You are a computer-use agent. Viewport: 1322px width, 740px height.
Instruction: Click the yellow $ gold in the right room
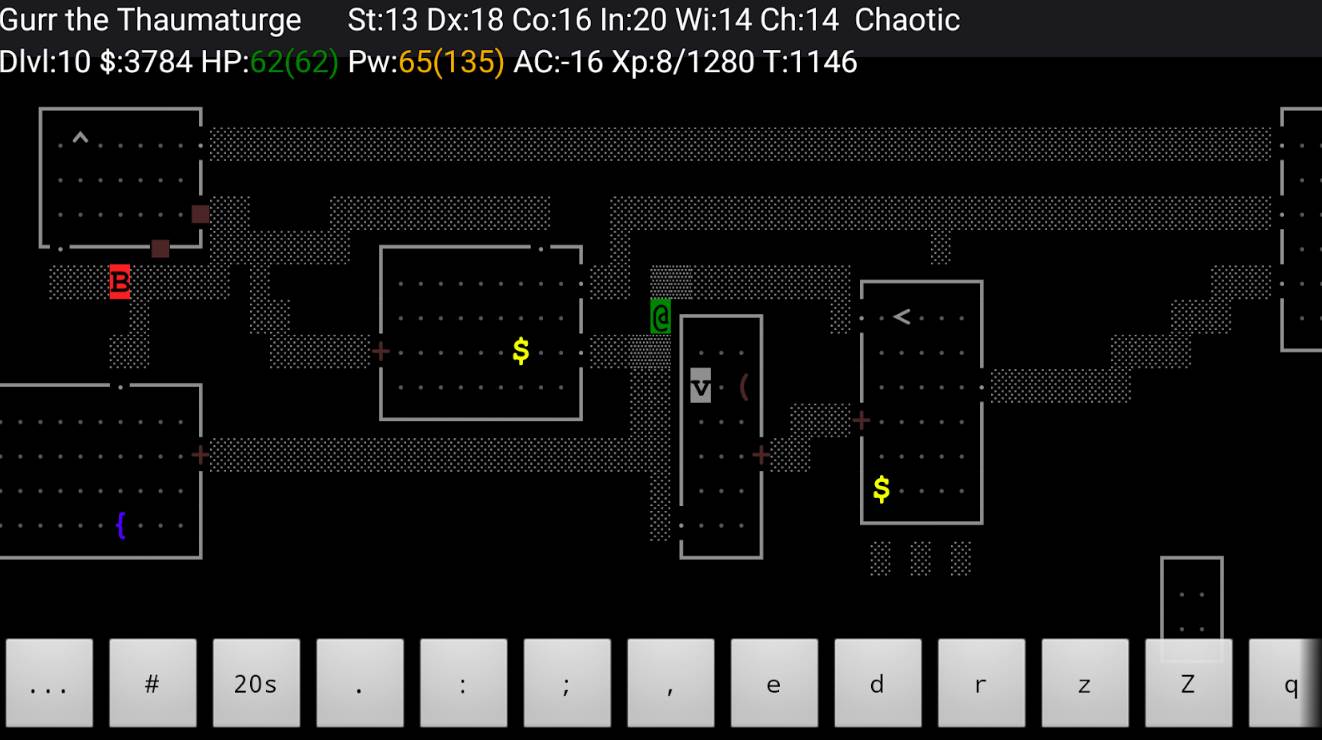[x=879, y=489]
